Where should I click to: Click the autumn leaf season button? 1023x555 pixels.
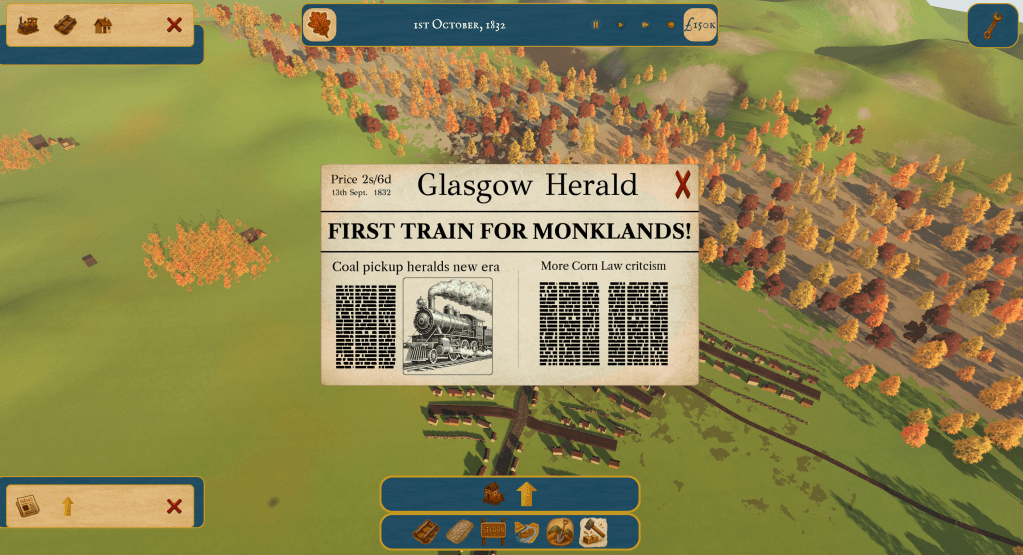(x=320, y=25)
